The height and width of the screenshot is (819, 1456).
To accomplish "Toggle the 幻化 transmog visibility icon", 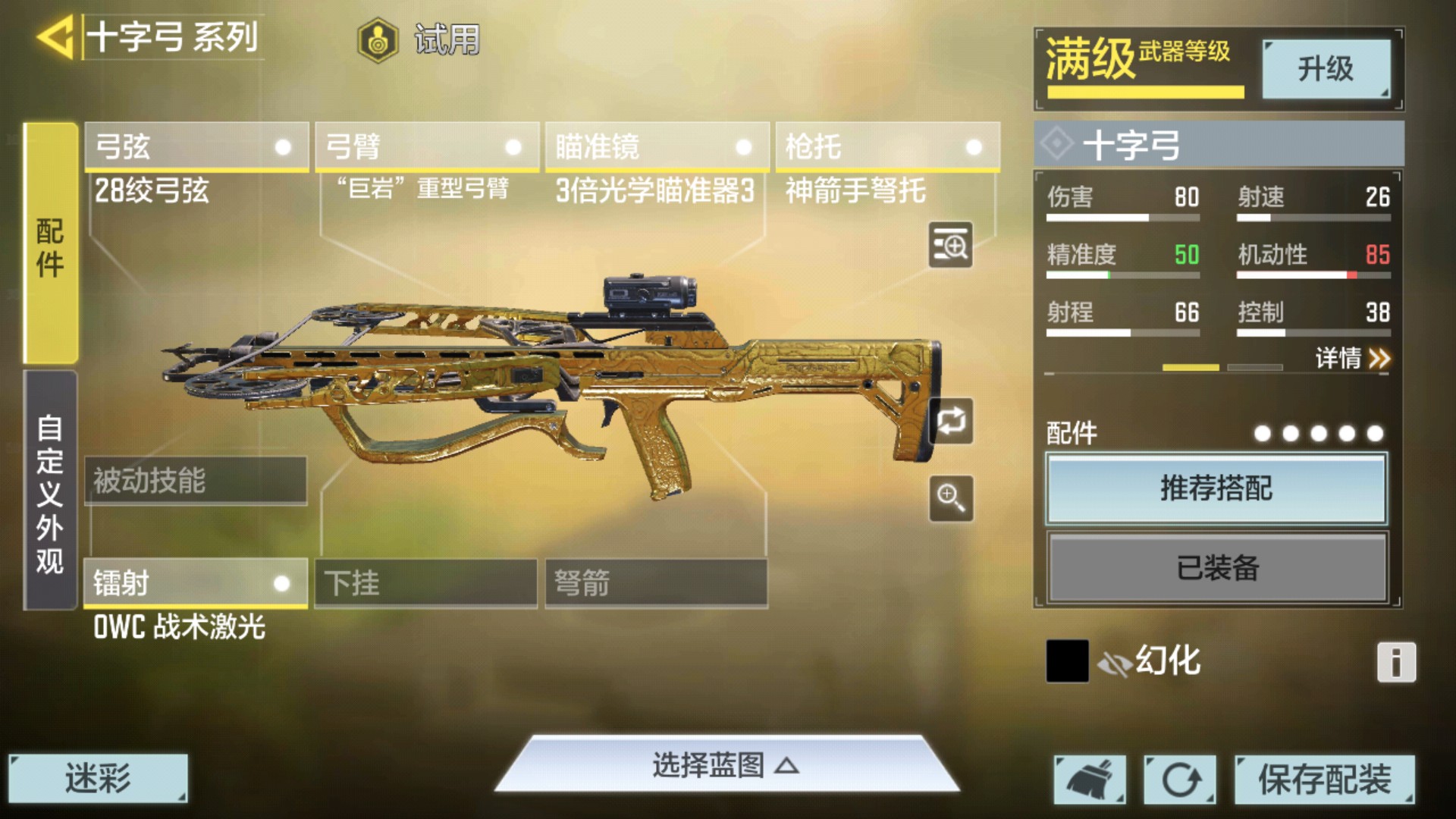I will (x=1114, y=664).
